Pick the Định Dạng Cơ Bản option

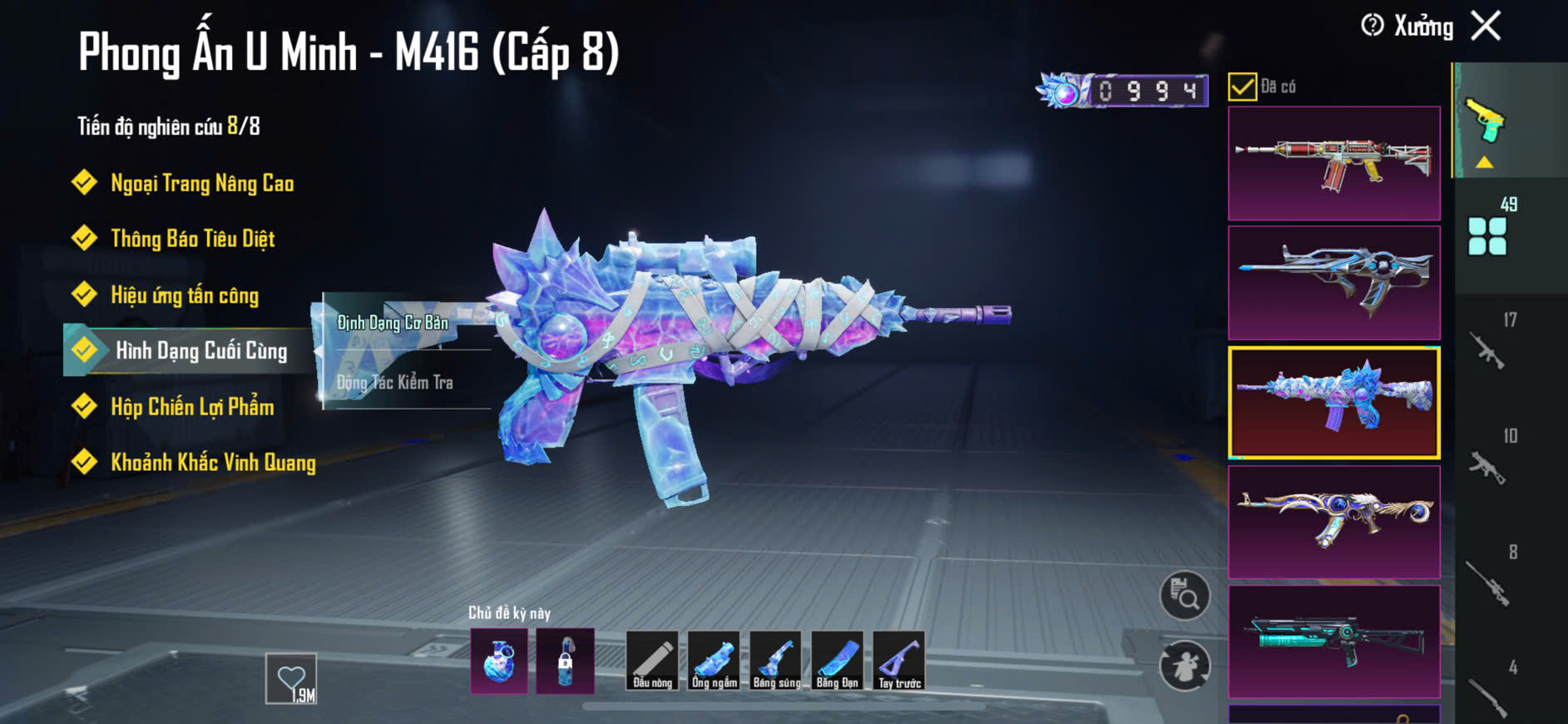tap(393, 323)
